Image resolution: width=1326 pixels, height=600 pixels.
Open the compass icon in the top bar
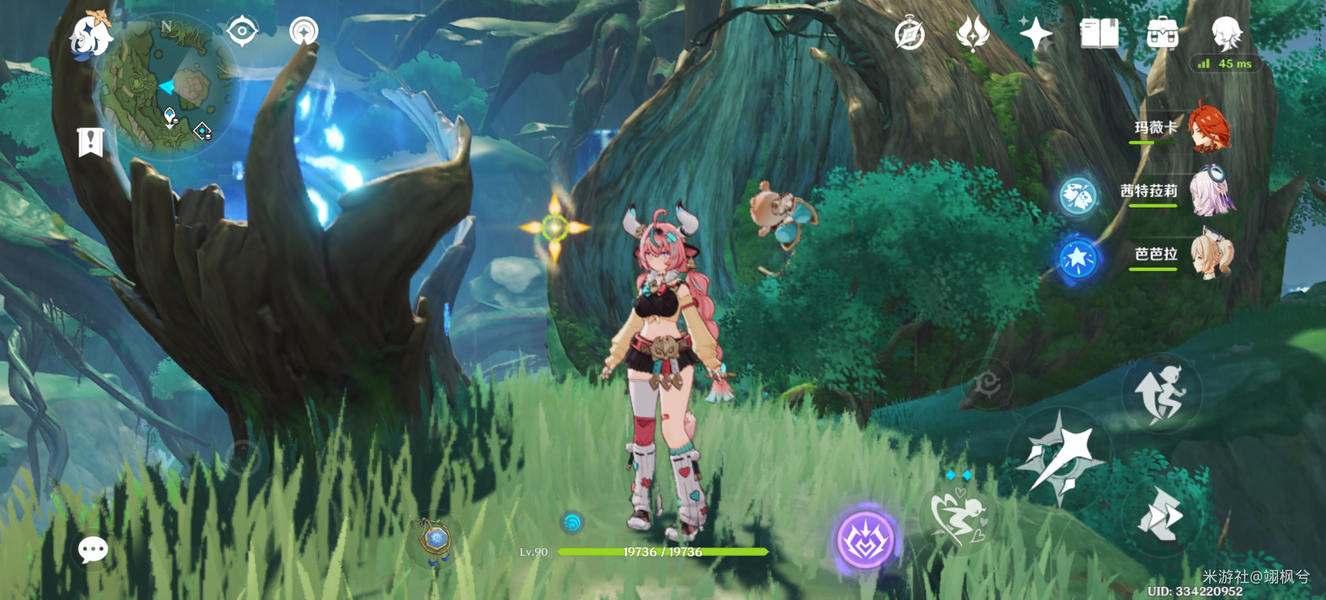[909, 35]
